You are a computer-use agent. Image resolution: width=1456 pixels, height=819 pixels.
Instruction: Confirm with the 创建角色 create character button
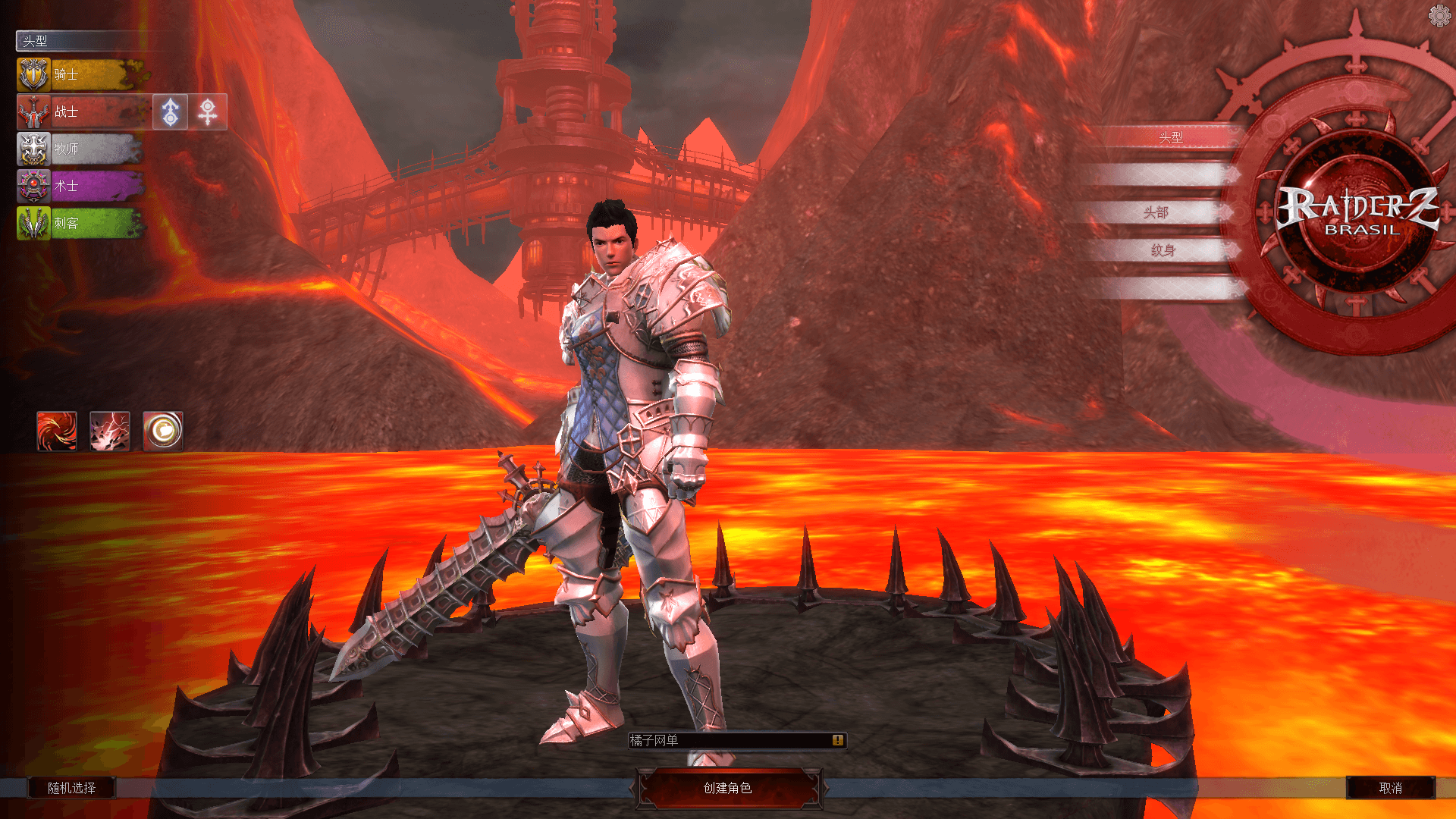pyautogui.click(x=727, y=788)
